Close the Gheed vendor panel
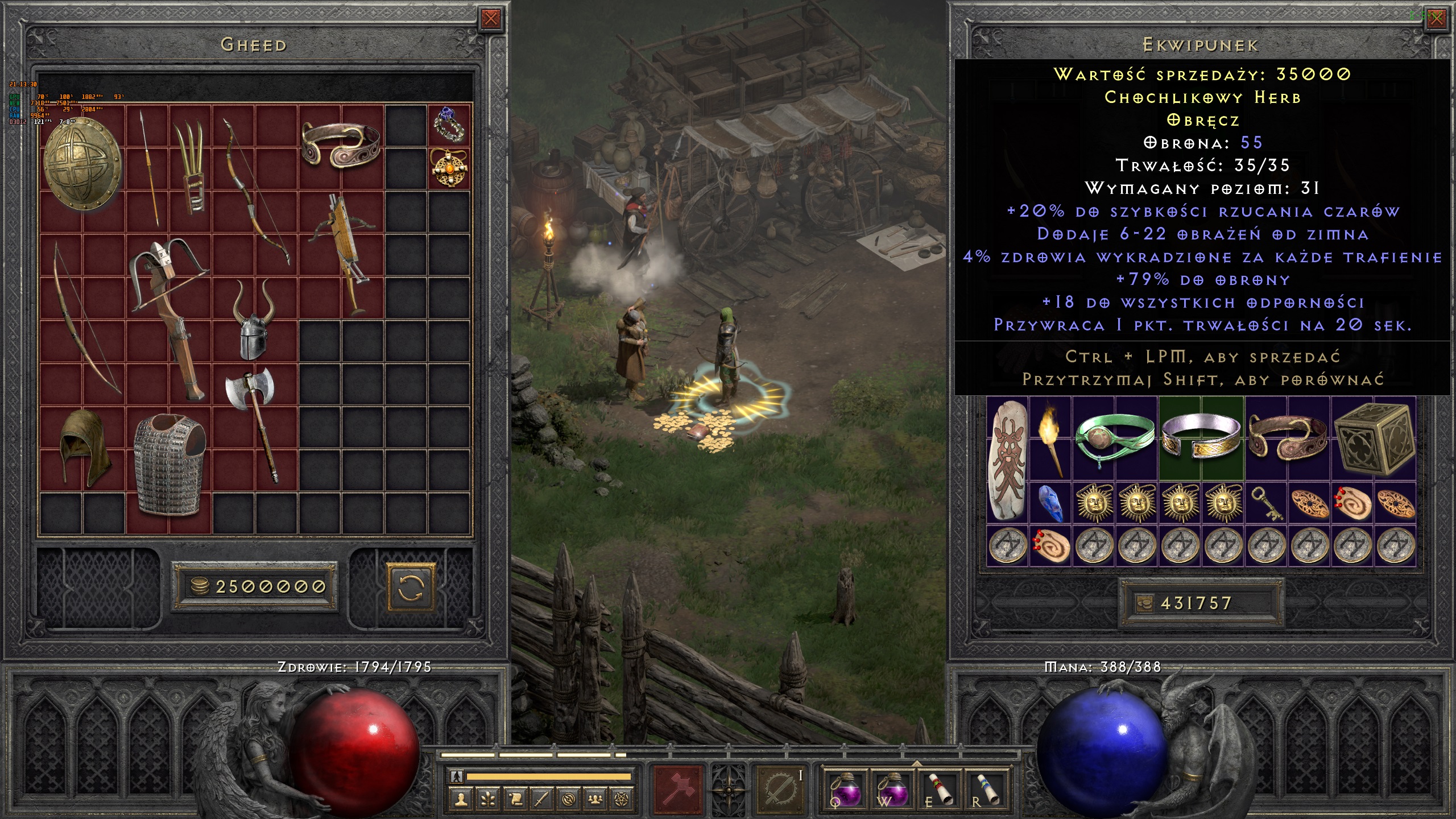This screenshot has width=1456, height=819. [490, 19]
